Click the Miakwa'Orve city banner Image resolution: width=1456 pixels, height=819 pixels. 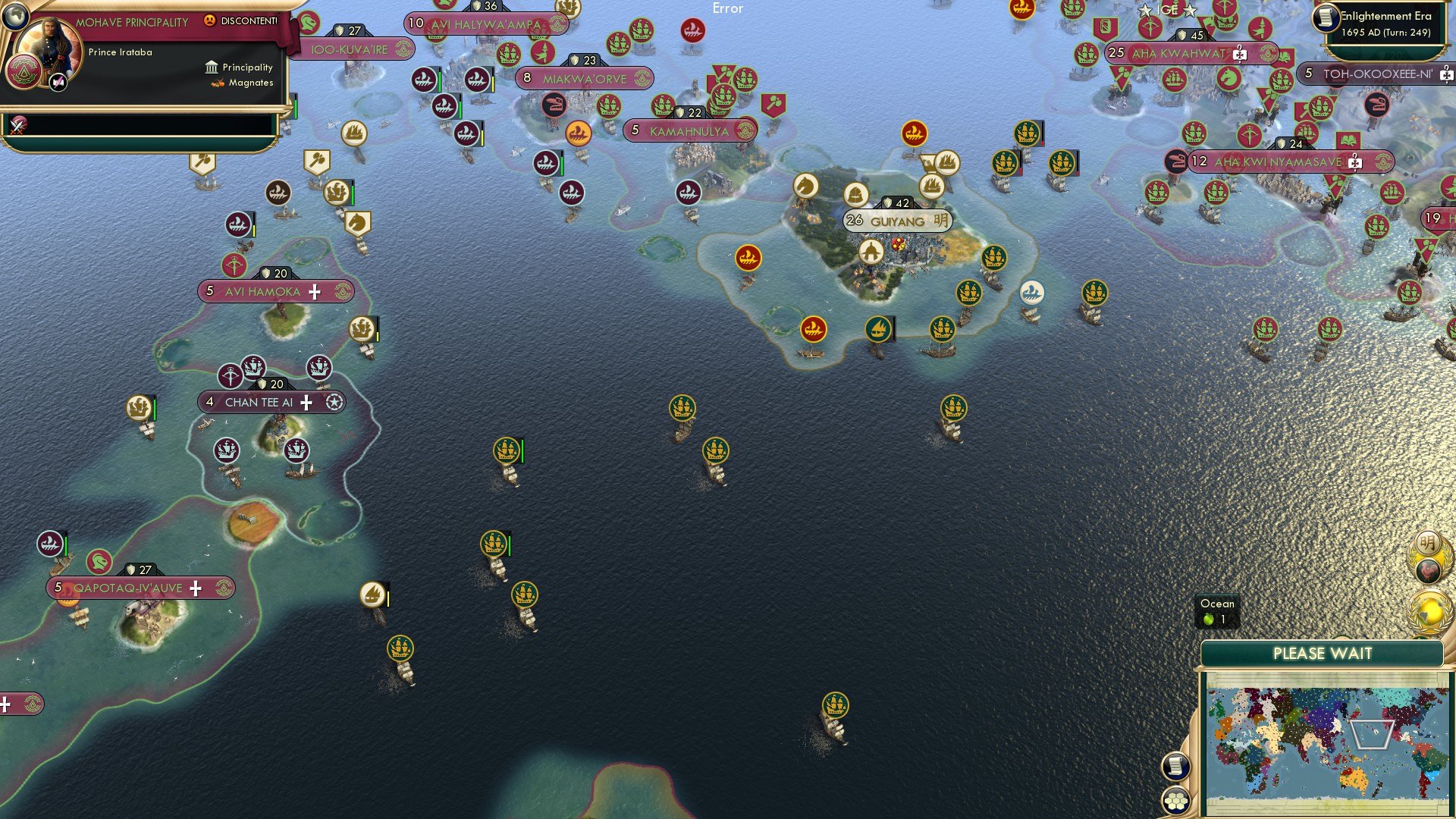click(584, 77)
